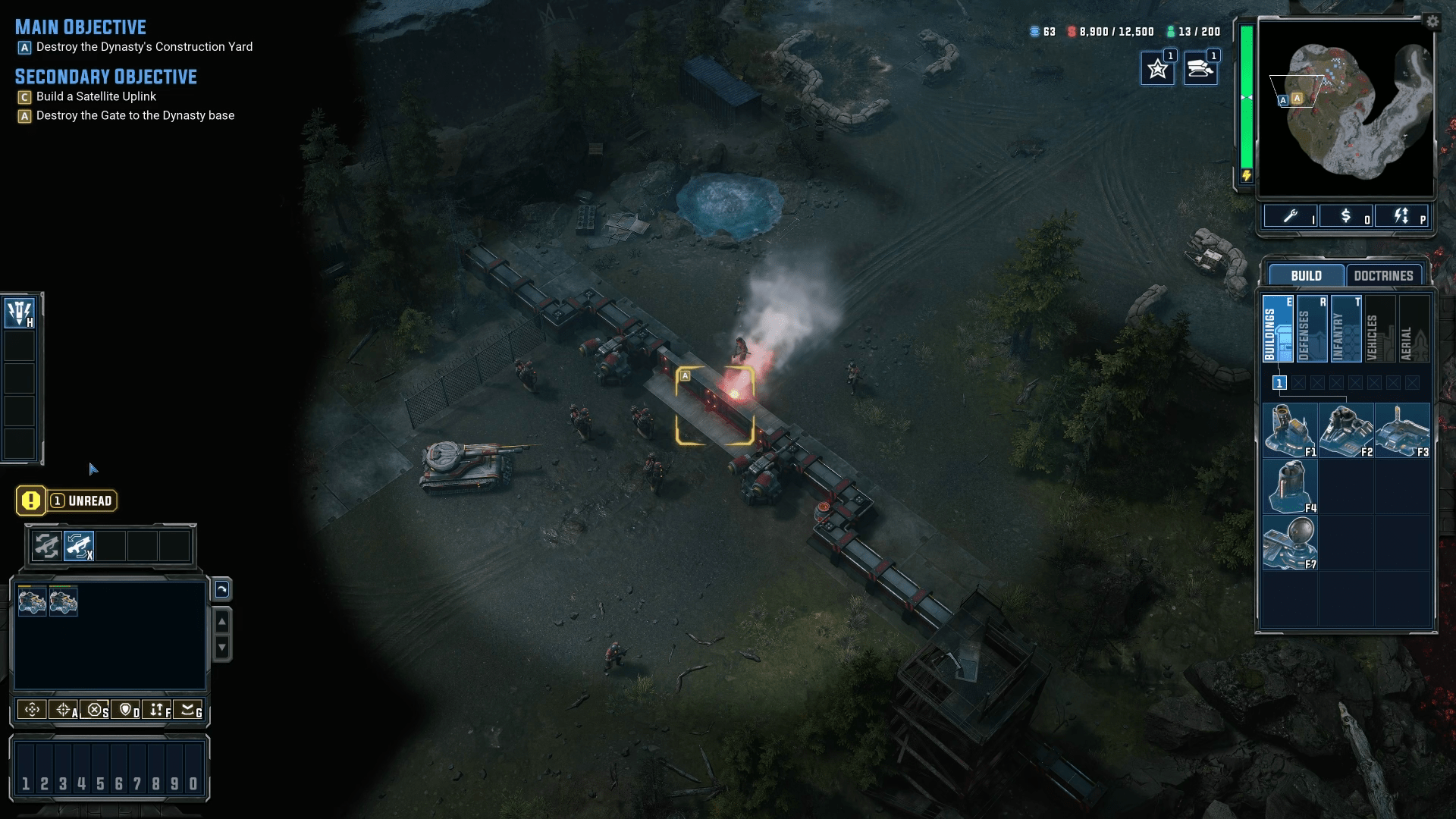
Task: Click the down scroll arrow on the unit panel
Action: (222, 648)
